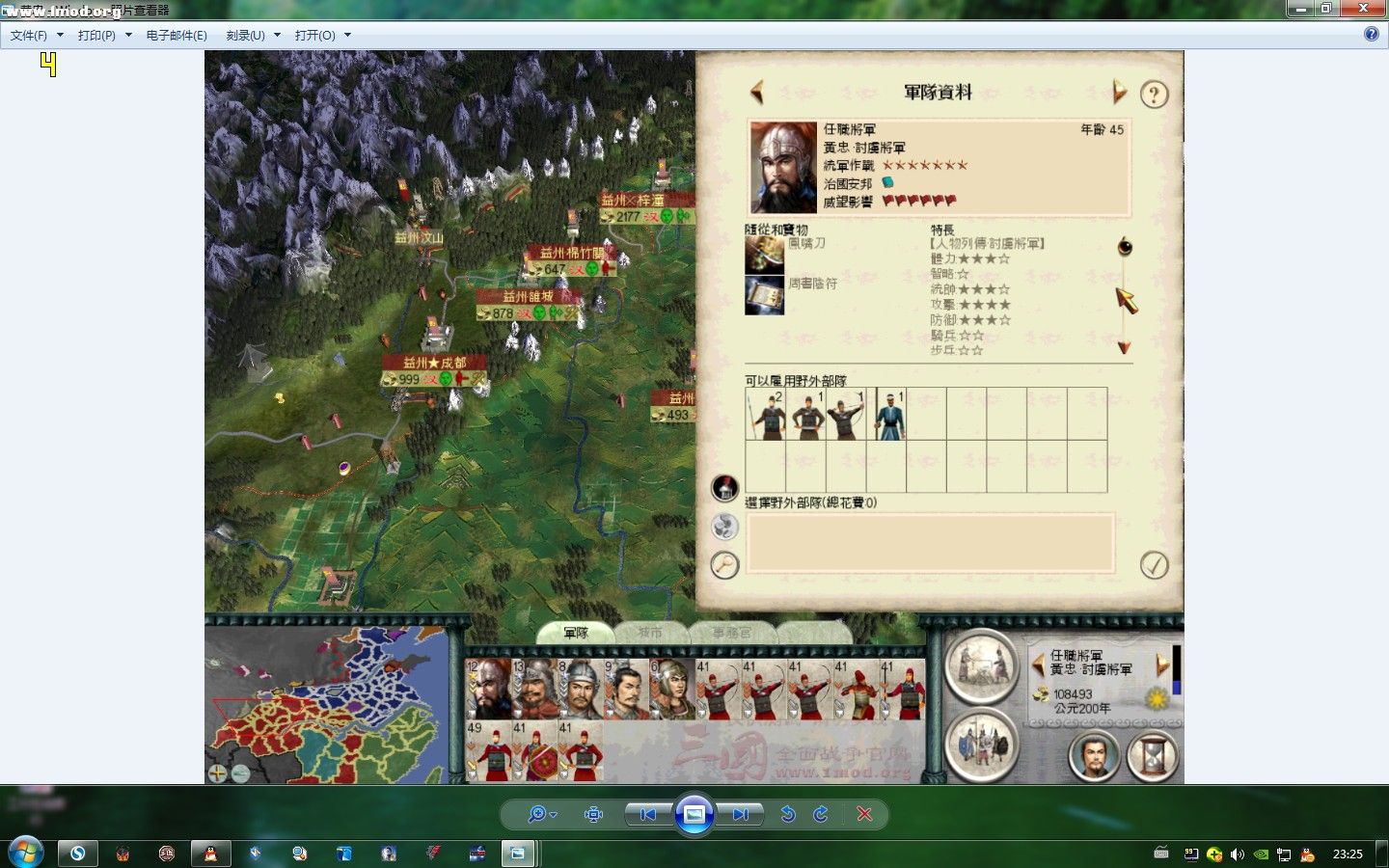Open the 文件(F) dropdown arrow
Screen dimensions: 1389x868
[x=59, y=34]
